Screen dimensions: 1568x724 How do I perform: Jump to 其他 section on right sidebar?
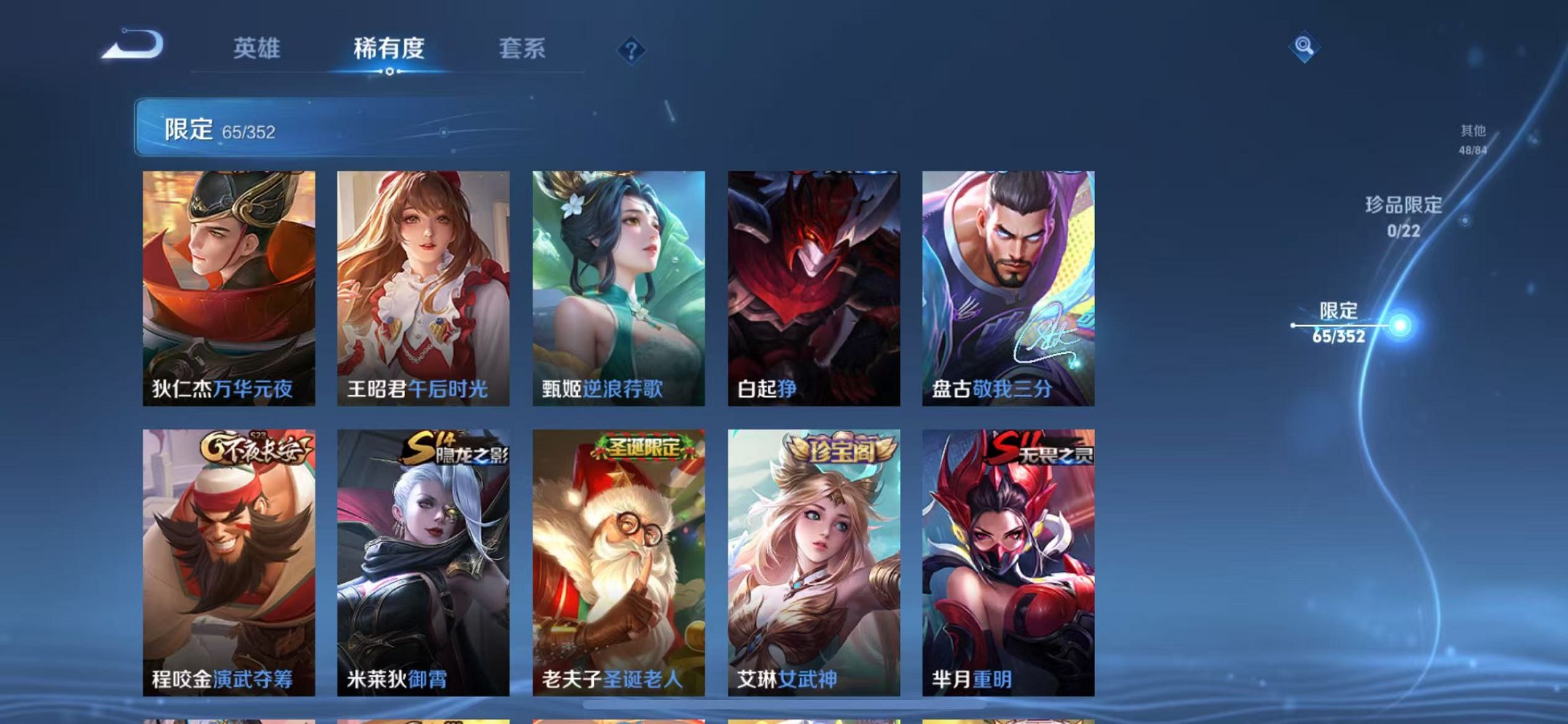[x=1472, y=138]
